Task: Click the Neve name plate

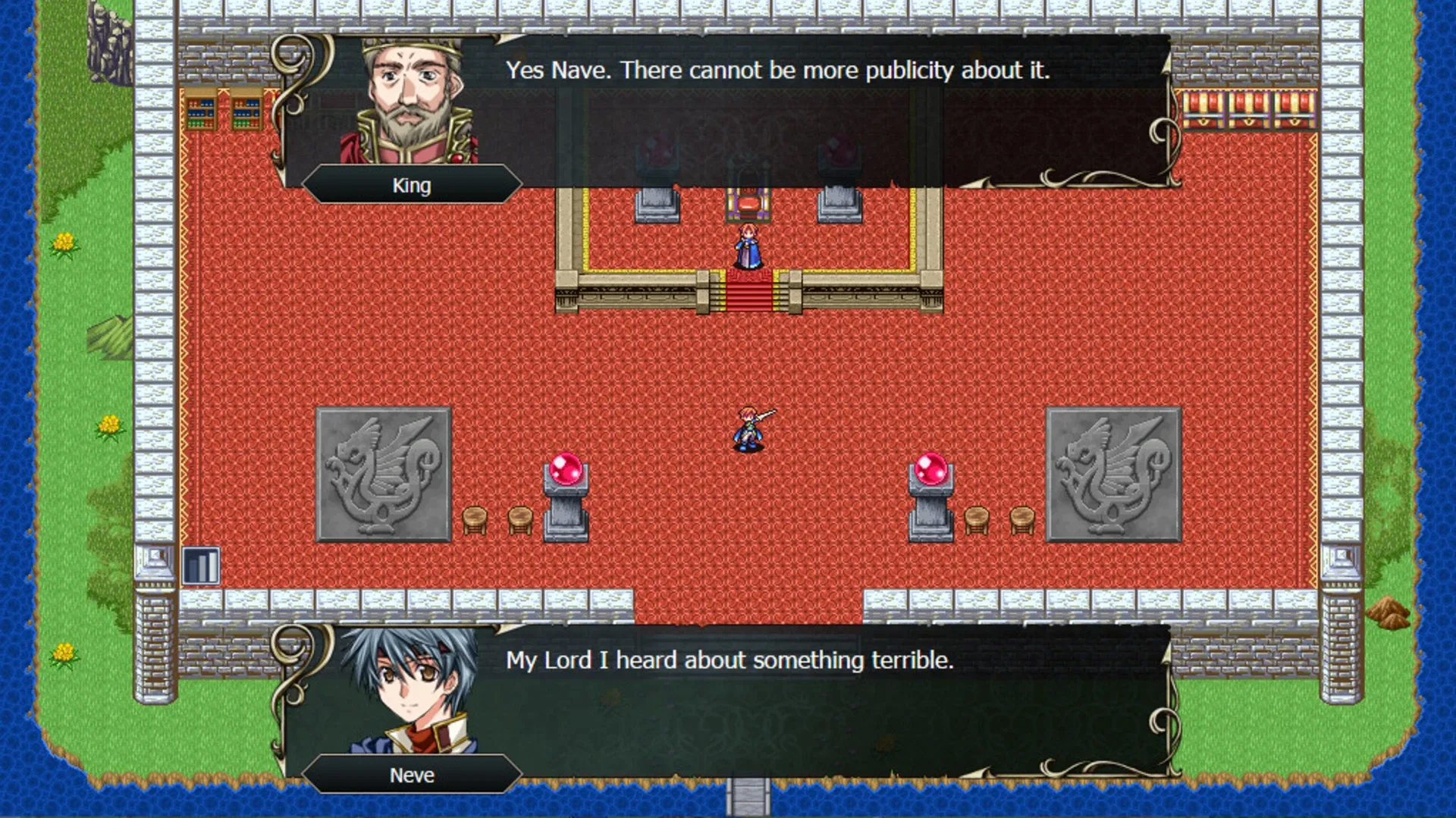Action: point(412,775)
